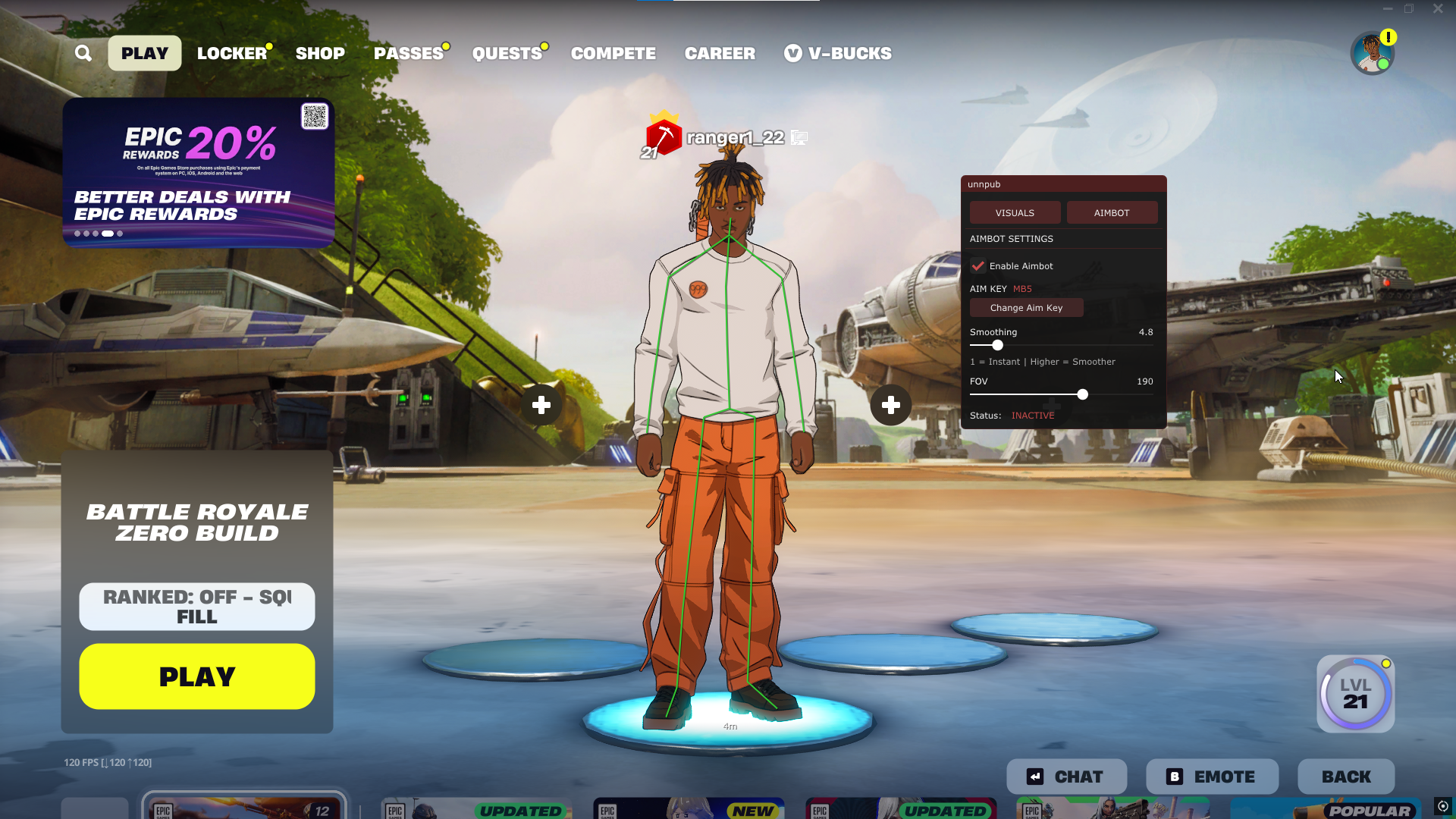Open the LVL 21 level badge
Image resolution: width=1456 pixels, height=819 pixels.
[1355, 694]
